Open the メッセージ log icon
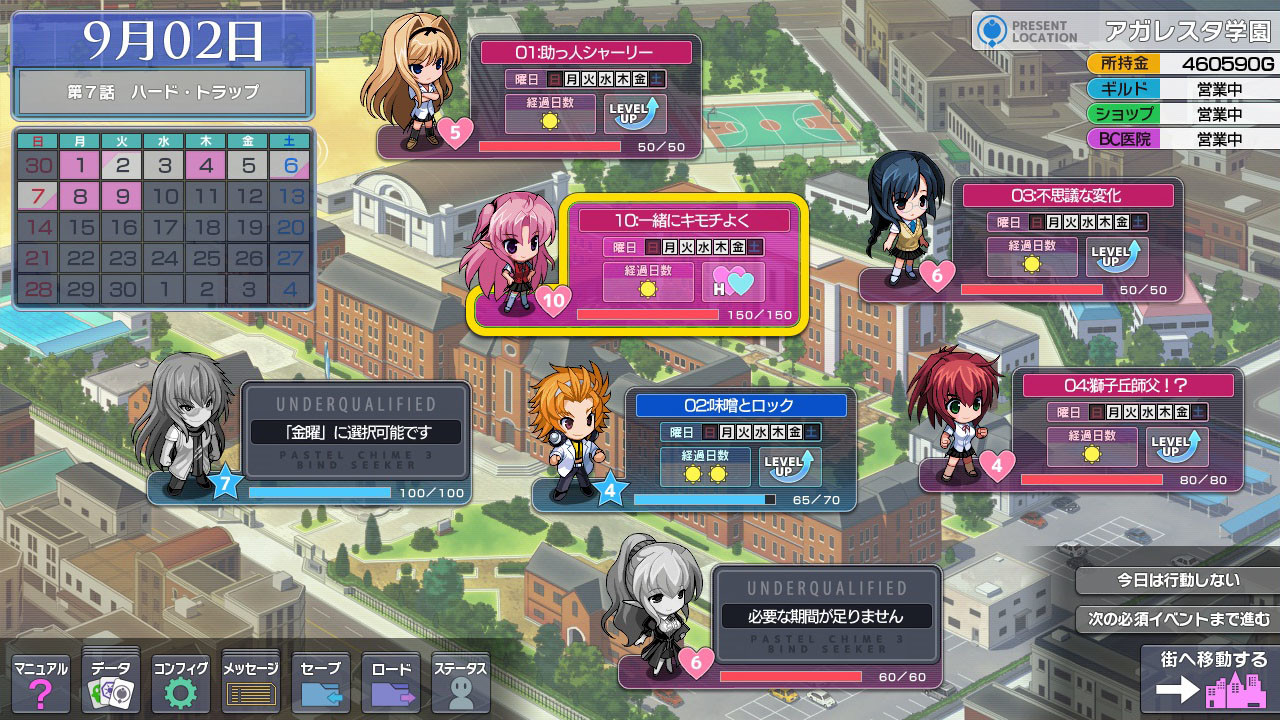The image size is (1280, 720). point(250,680)
